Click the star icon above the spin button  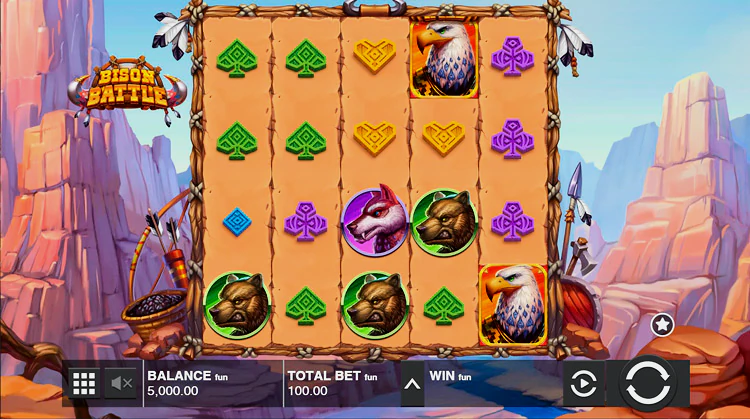coord(662,324)
